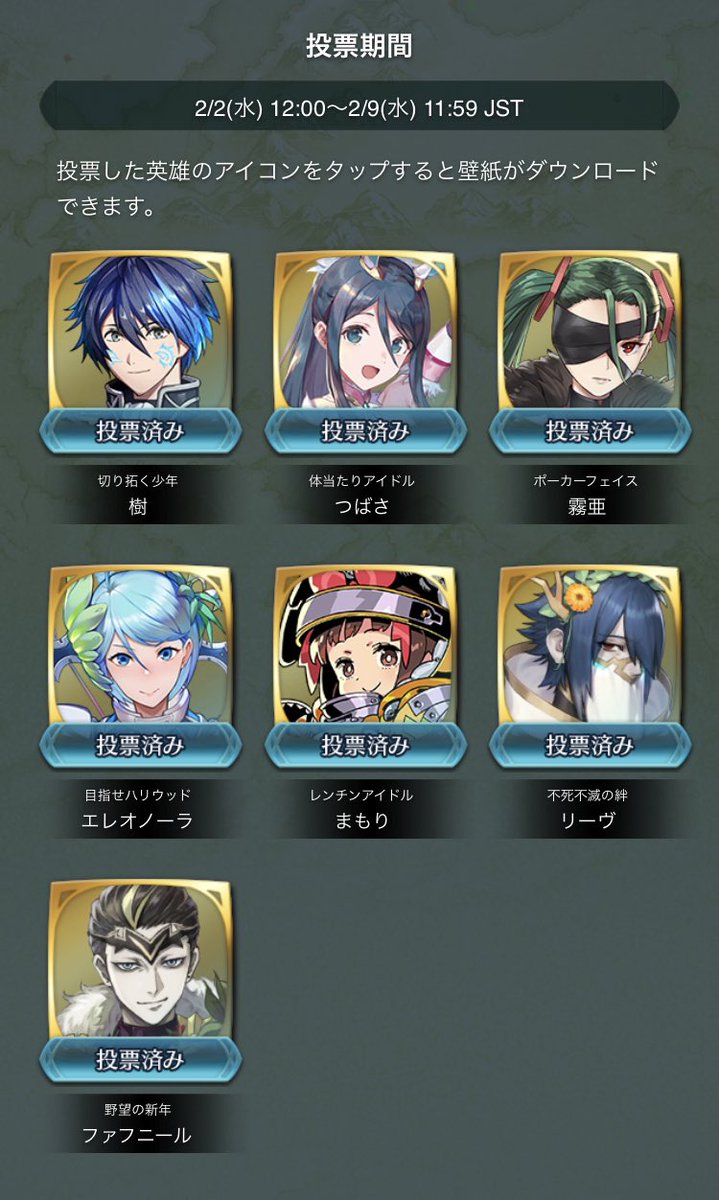Select the ファフニール (Fáfnir) hero portrait
Image resolution: width=719 pixels, height=1200 pixels.
pos(140,962)
